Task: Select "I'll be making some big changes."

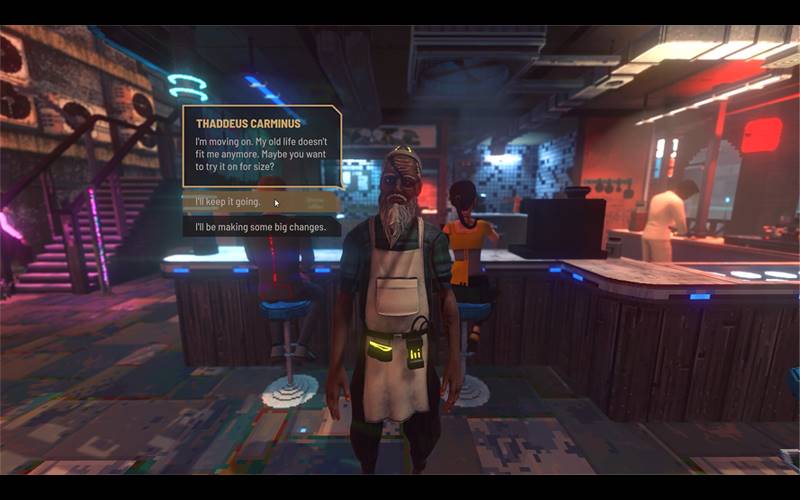Action: pyautogui.click(x=261, y=228)
